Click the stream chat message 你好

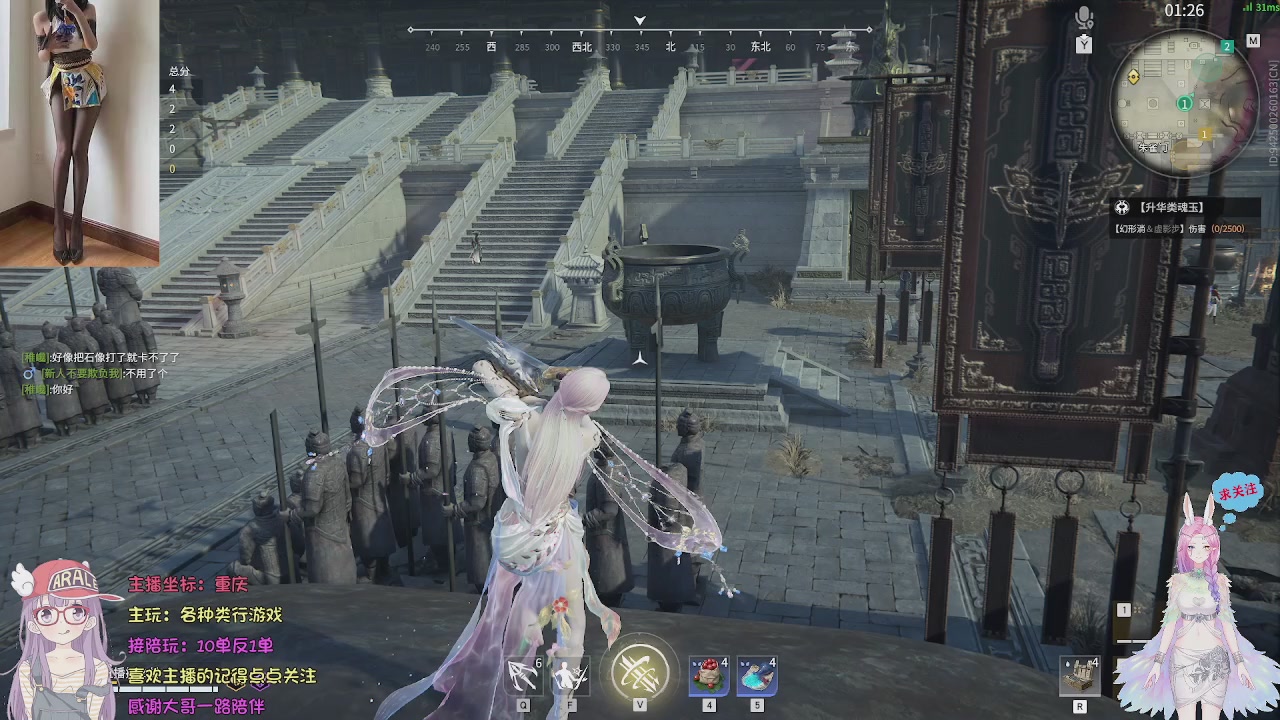62,390
